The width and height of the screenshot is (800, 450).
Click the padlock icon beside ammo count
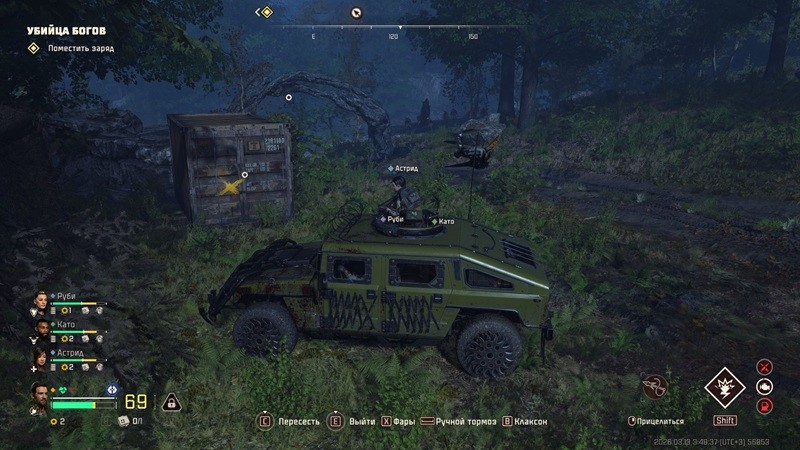click(171, 402)
